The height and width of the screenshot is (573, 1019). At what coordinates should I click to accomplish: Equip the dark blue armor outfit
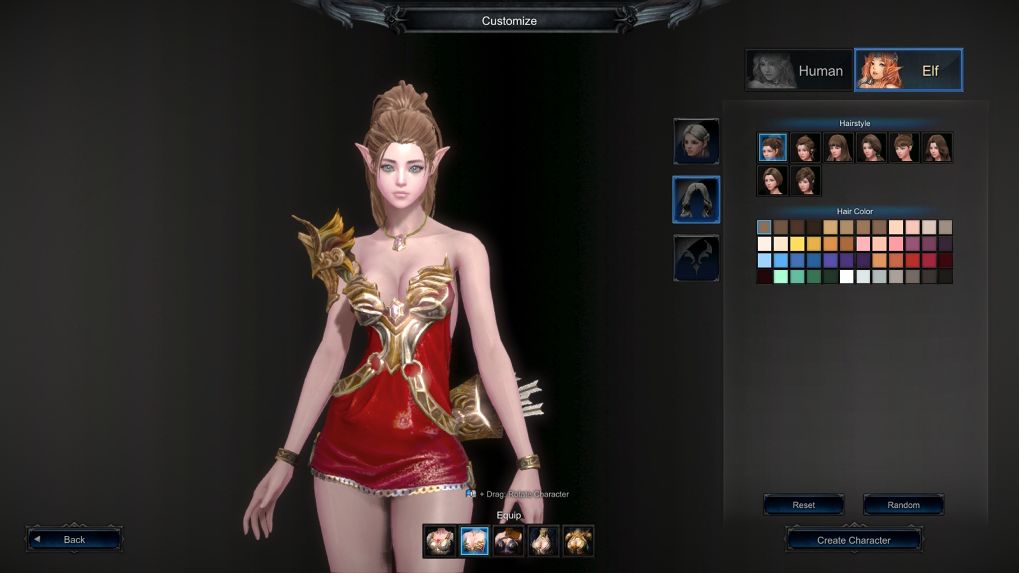(509, 541)
